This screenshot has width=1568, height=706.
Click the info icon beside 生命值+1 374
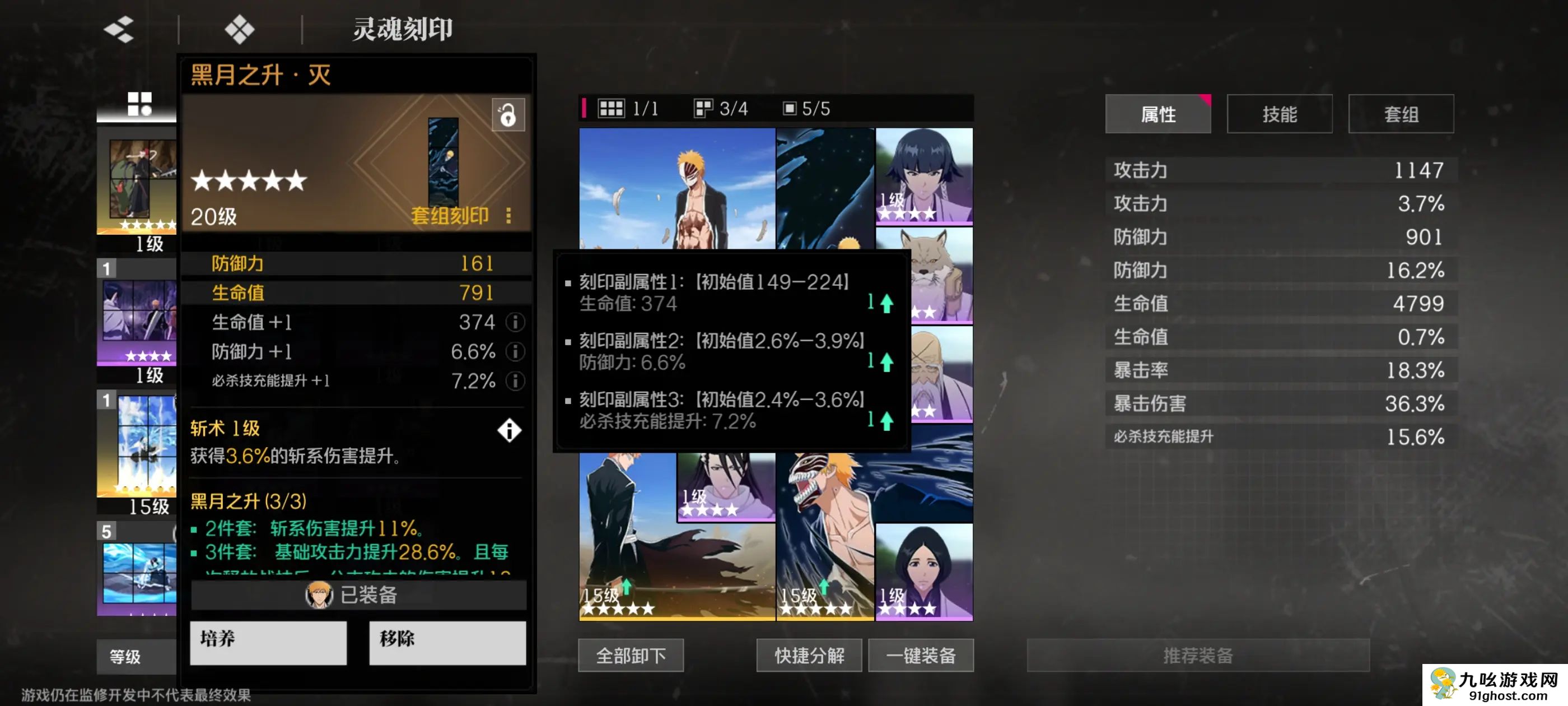[x=516, y=322]
